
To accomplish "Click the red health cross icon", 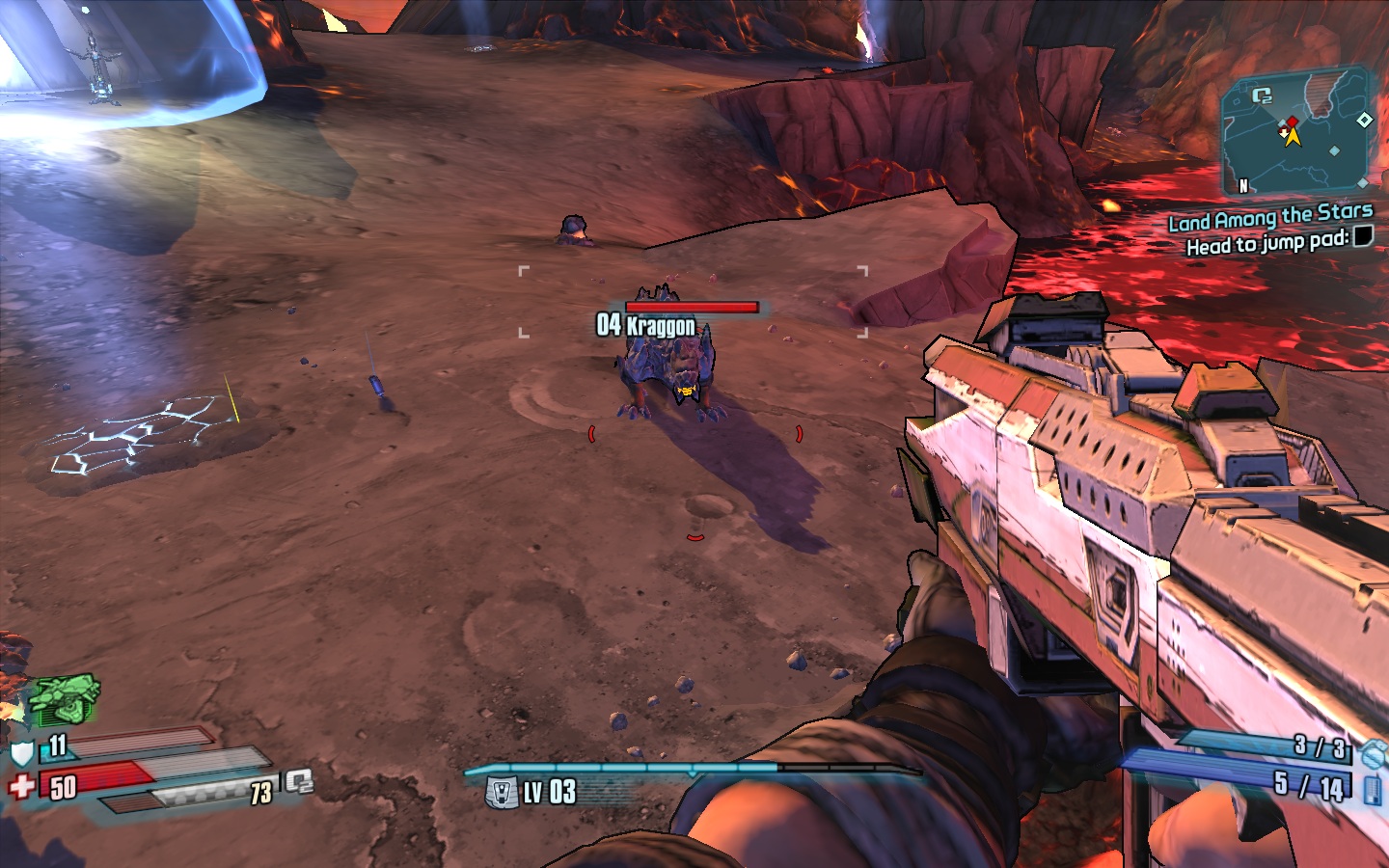I will click(x=21, y=787).
